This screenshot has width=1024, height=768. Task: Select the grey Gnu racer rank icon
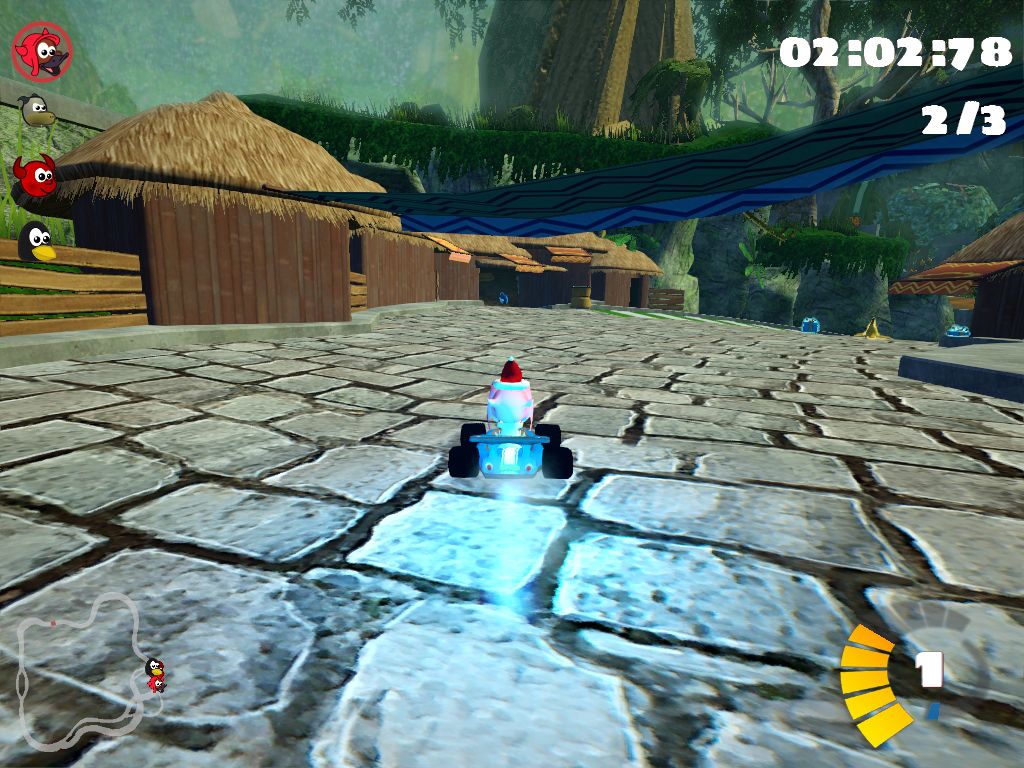[37, 110]
